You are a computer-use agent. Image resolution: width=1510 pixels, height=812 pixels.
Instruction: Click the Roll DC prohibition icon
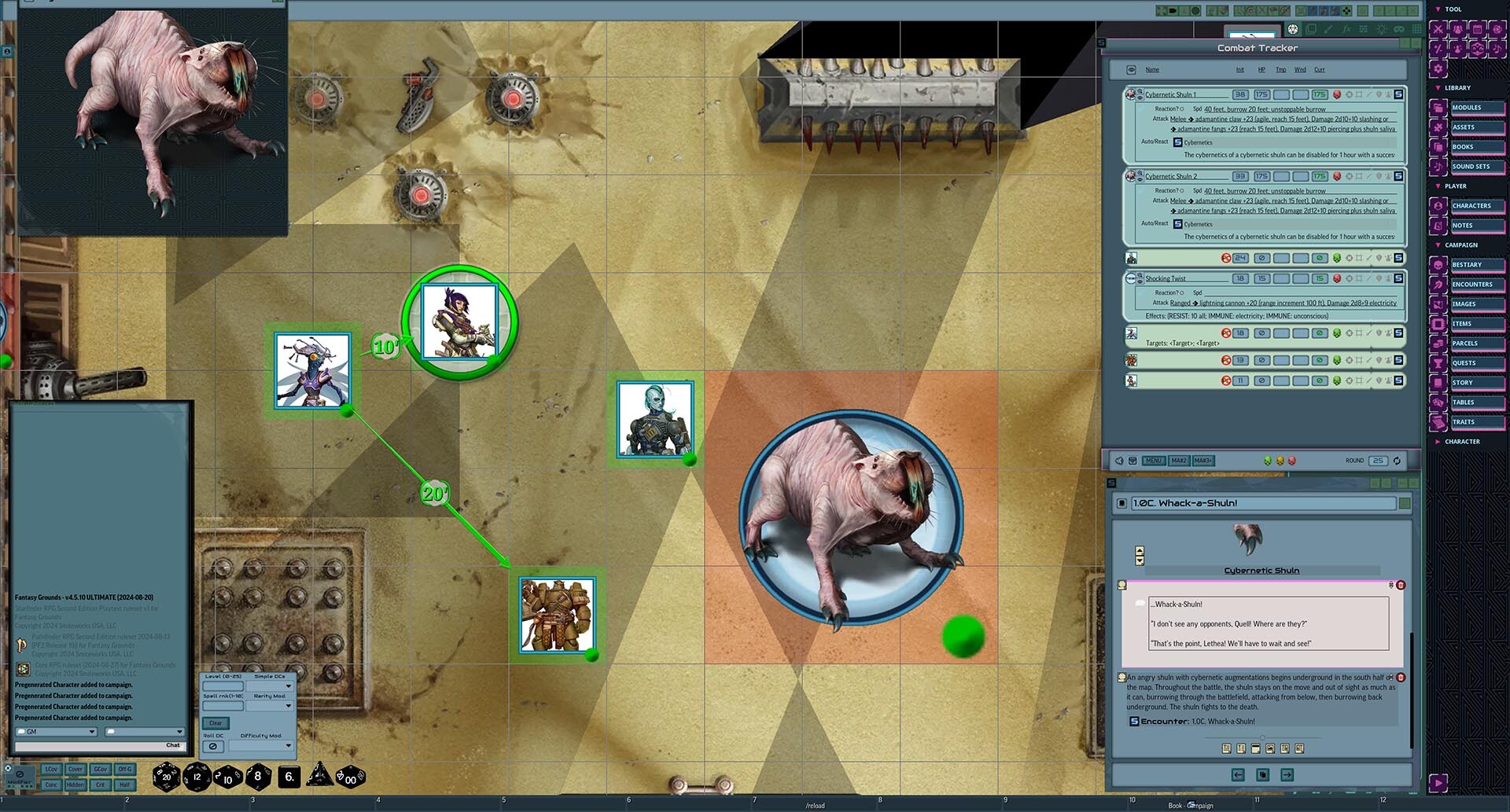pos(213,746)
